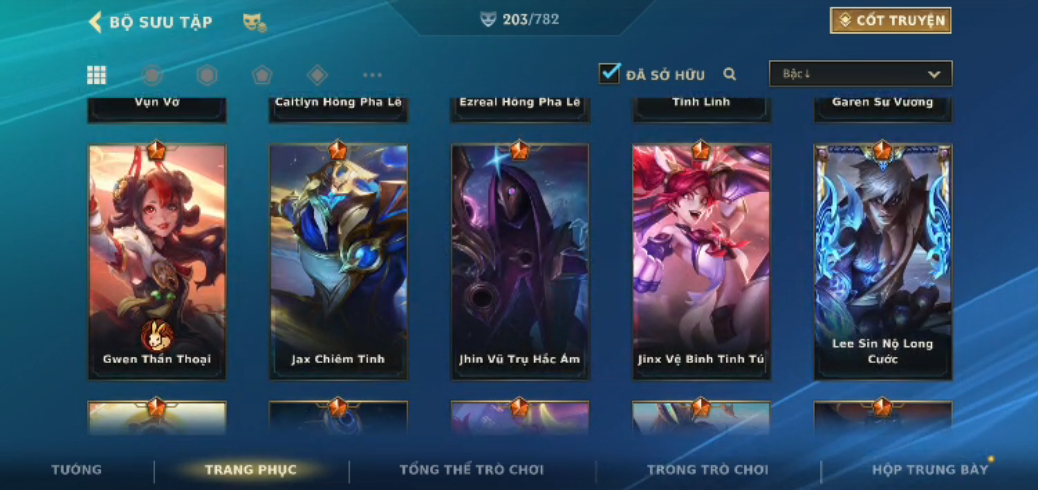This screenshot has height=490, width=1038.
Task: Select the three-dots more filters icon
Action: pos(372,75)
